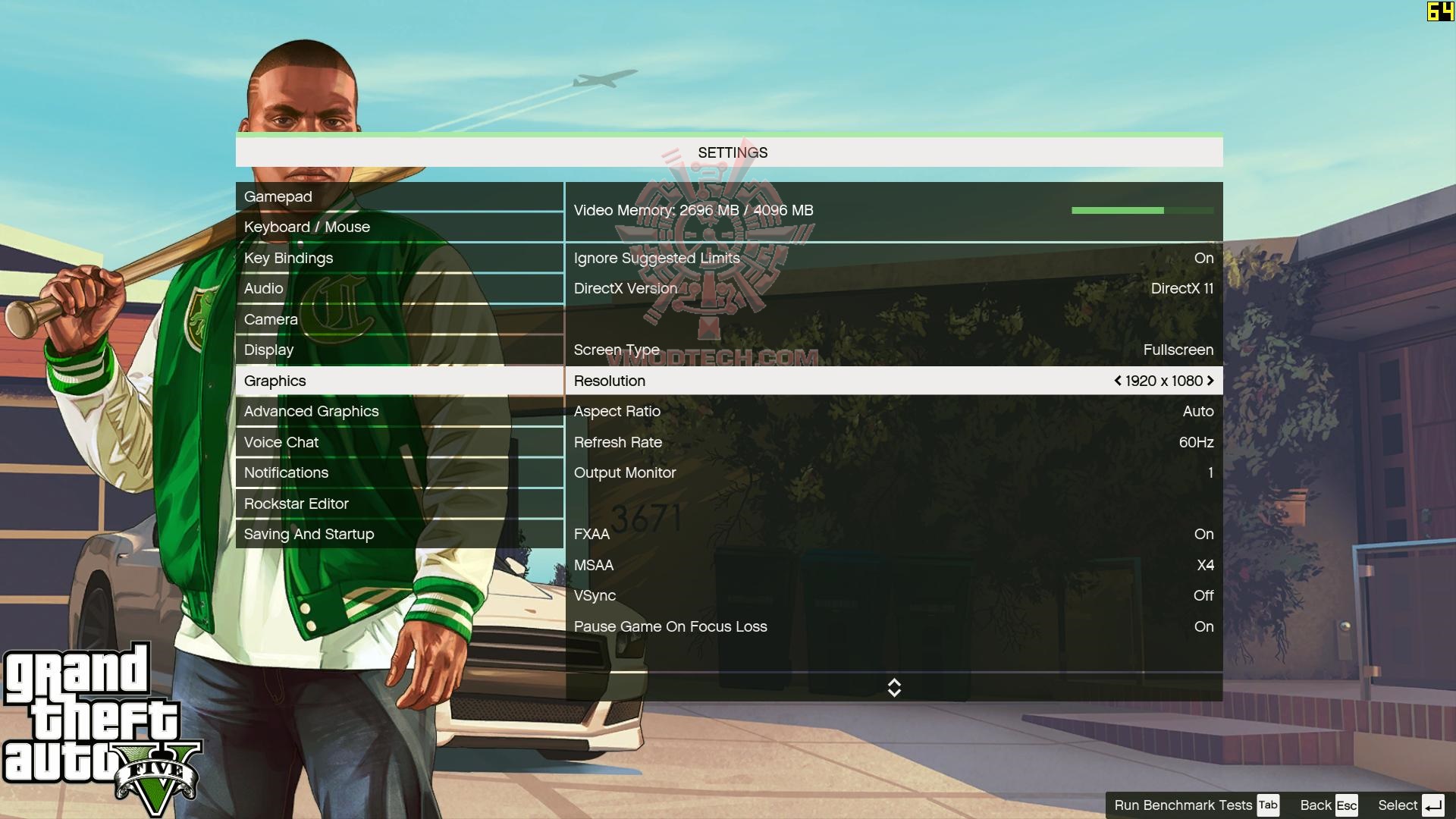Screen dimensions: 1456x819
Task: Select the FXAA setting row
Action: point(893,535)
